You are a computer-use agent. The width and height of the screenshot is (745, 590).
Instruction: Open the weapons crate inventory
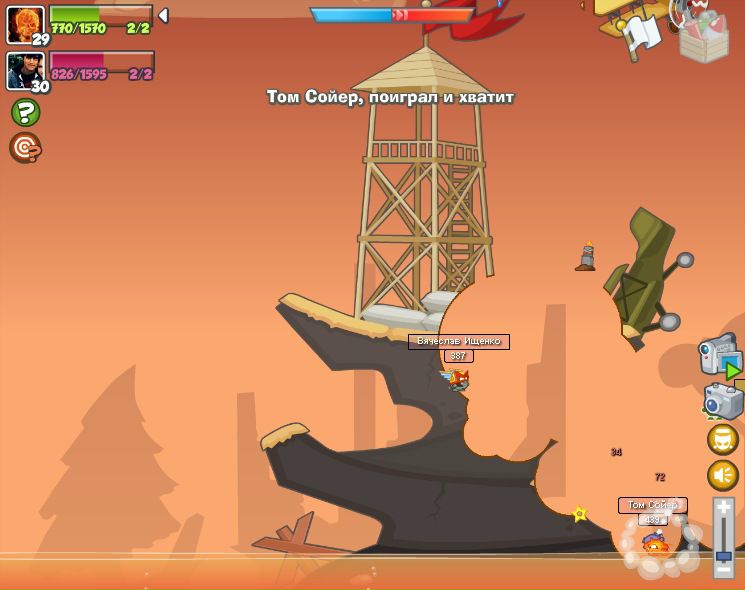point(703,36)
